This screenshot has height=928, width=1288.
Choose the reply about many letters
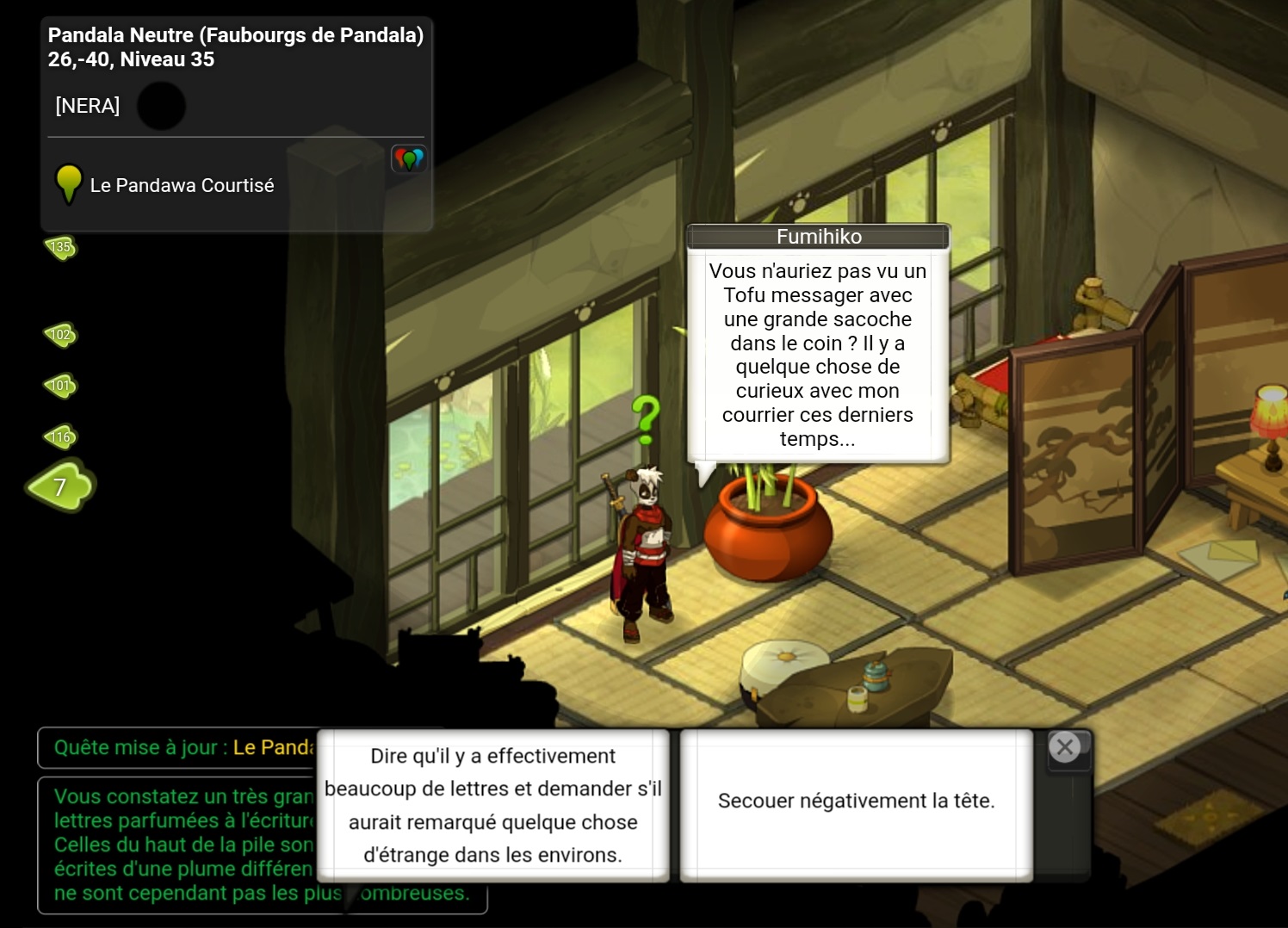coord(493,805)
